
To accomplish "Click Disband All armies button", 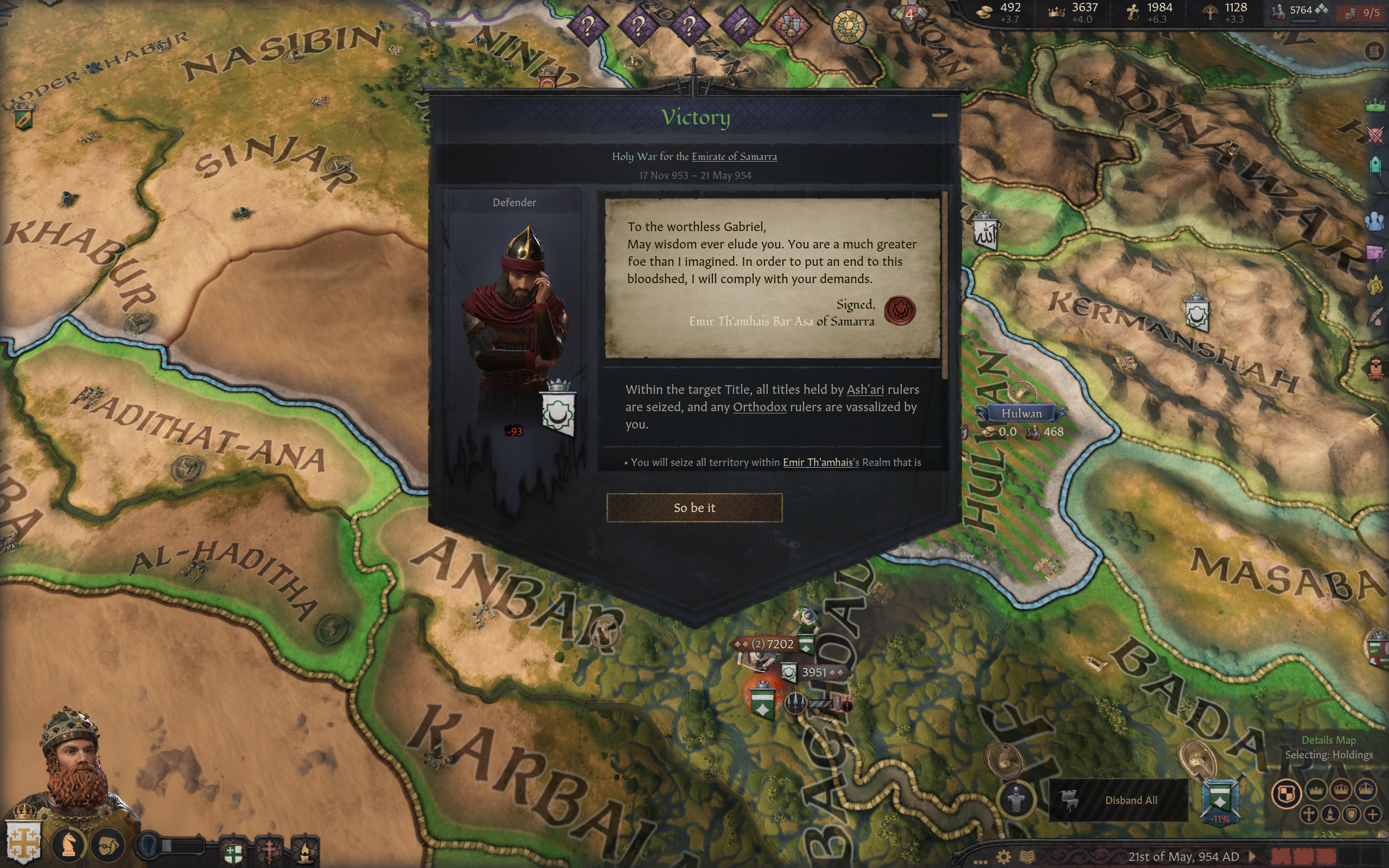I will point(1130,800).
